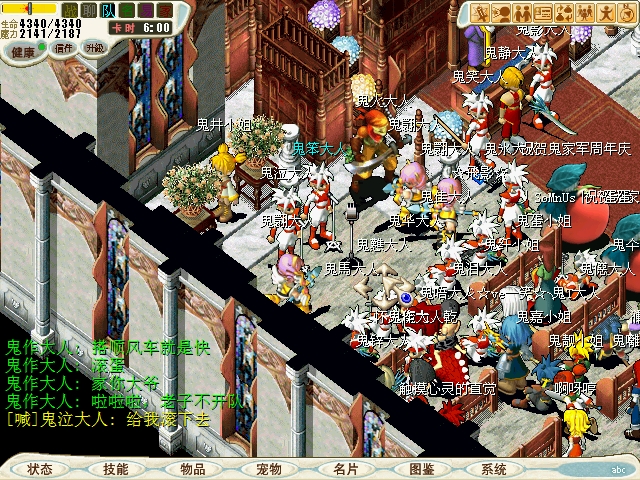
Task: Toggle the 队 team switch
Action: [x=108, y=9]
